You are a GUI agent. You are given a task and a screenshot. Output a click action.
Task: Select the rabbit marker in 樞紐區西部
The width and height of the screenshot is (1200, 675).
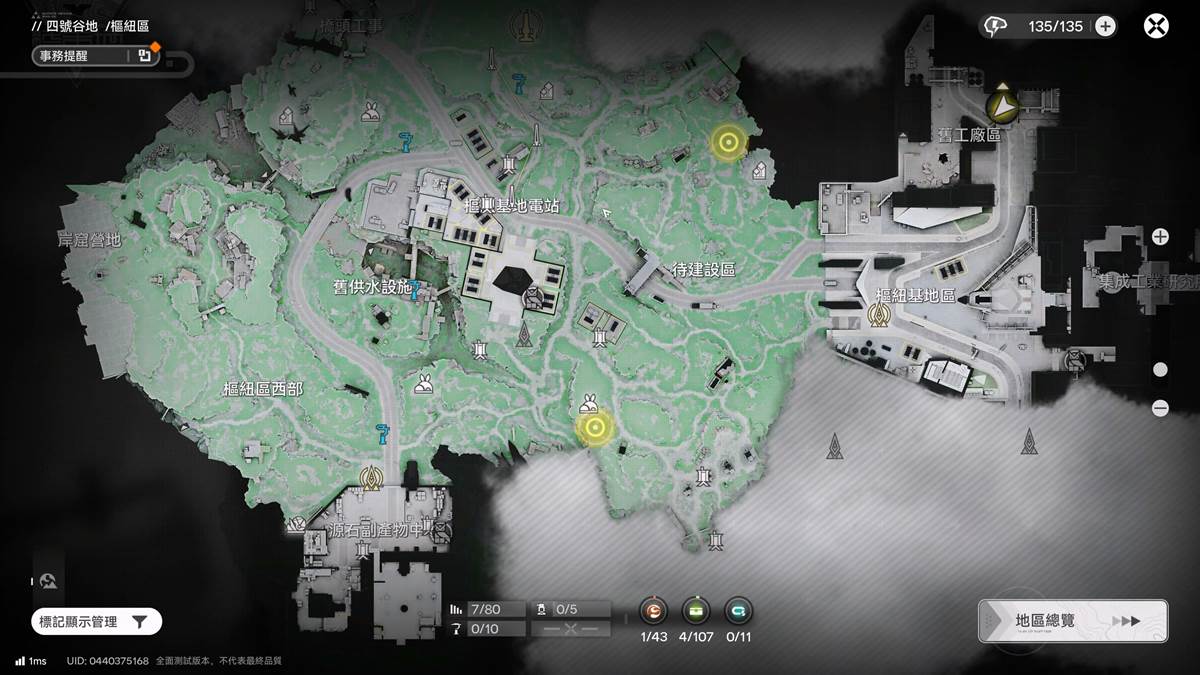click(424, 382)
